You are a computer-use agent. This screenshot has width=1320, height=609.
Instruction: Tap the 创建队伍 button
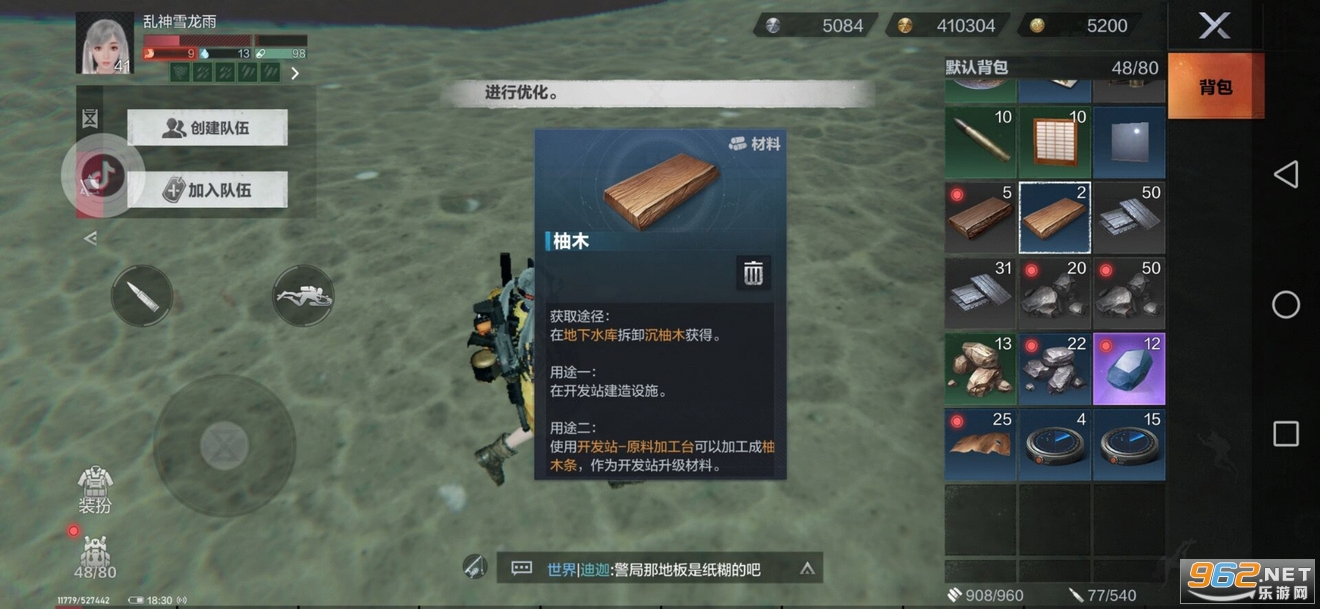coord(208,128)
